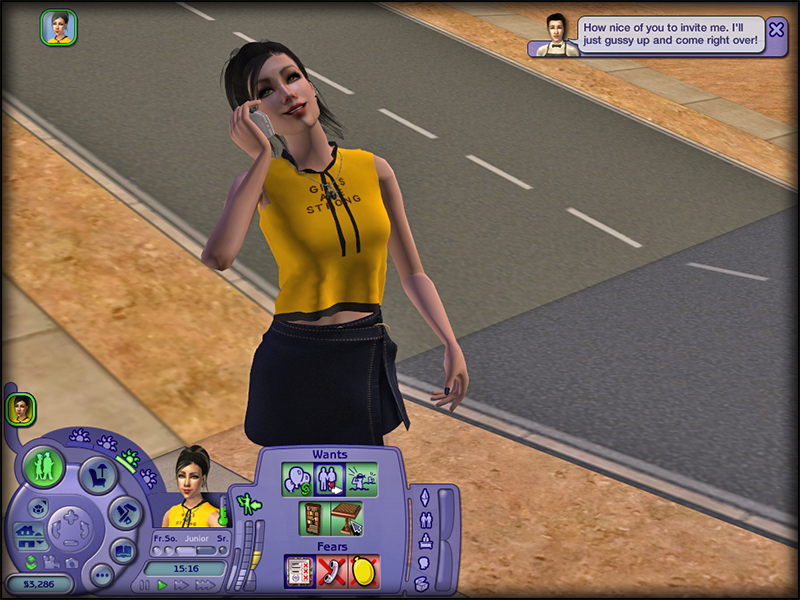Set game speed to fast forward
This screenshot has width=800, height=600.
181,585
